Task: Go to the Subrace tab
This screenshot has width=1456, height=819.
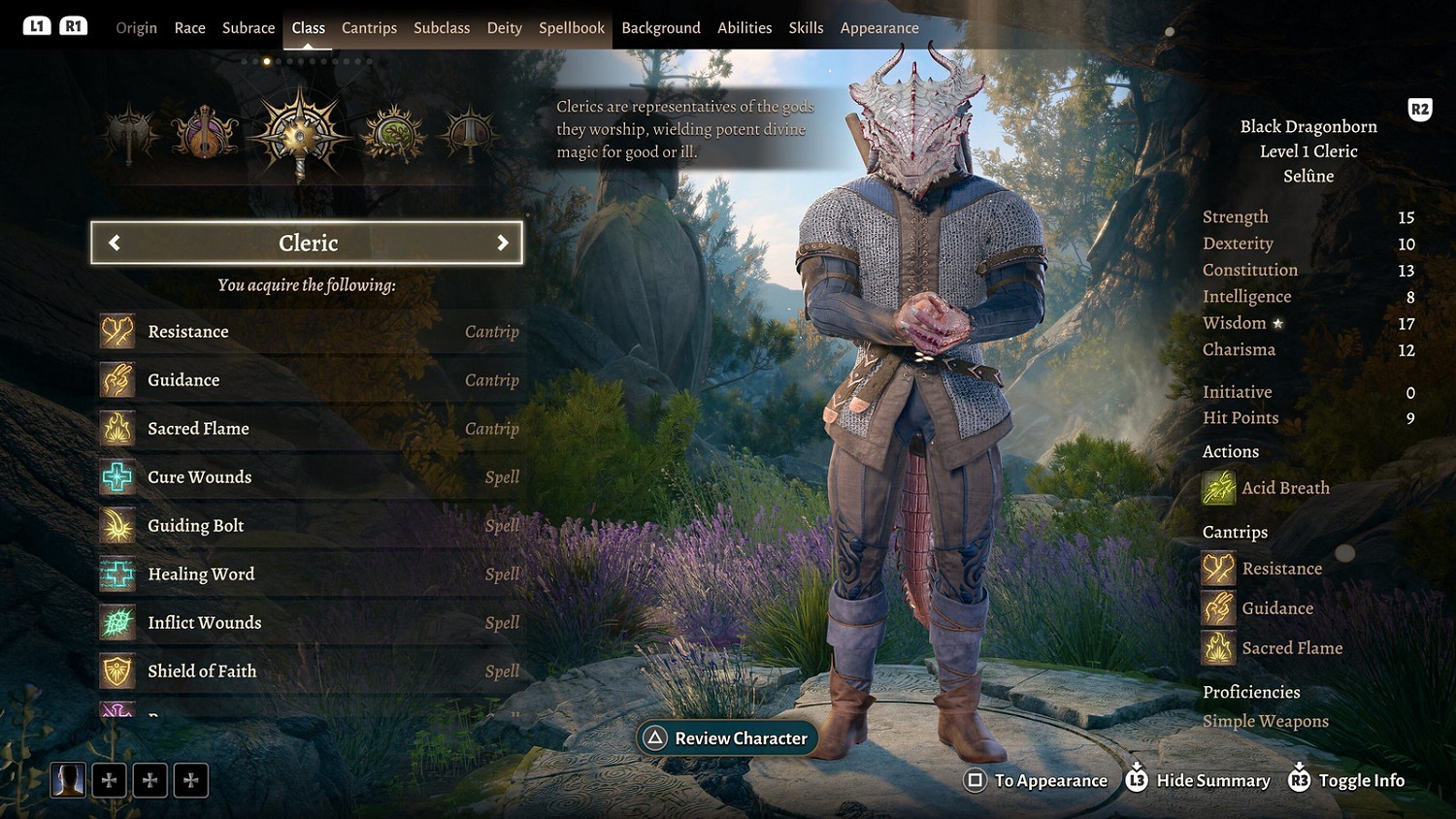Action: 248,28
